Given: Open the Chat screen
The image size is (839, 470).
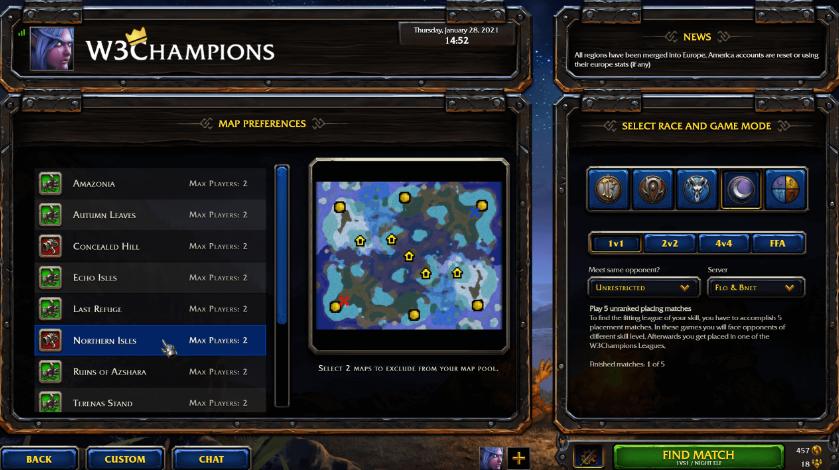Looking at the screenshot, I should pyautogui.click(x=211, y=459).
